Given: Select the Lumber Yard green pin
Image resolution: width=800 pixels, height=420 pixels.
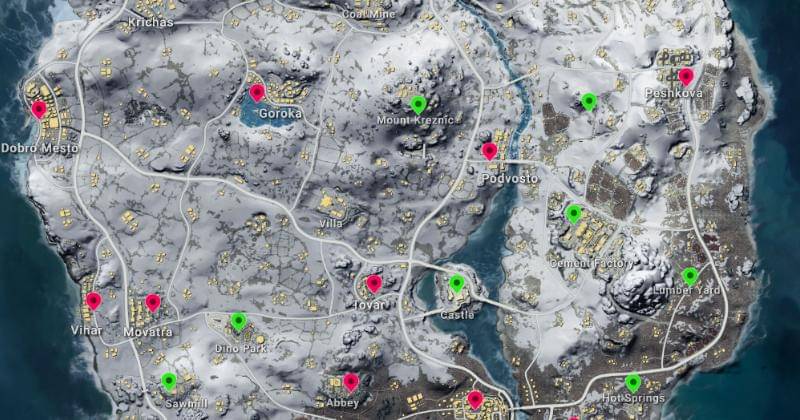Looking at the screenshot, I should [x=690, y=275].
